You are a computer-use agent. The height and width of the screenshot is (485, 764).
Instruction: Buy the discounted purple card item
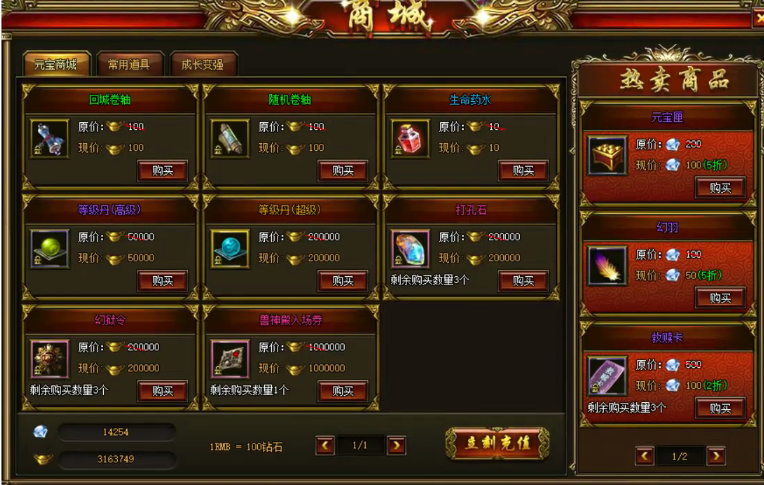pyautogui.click(x=720, y=407)
